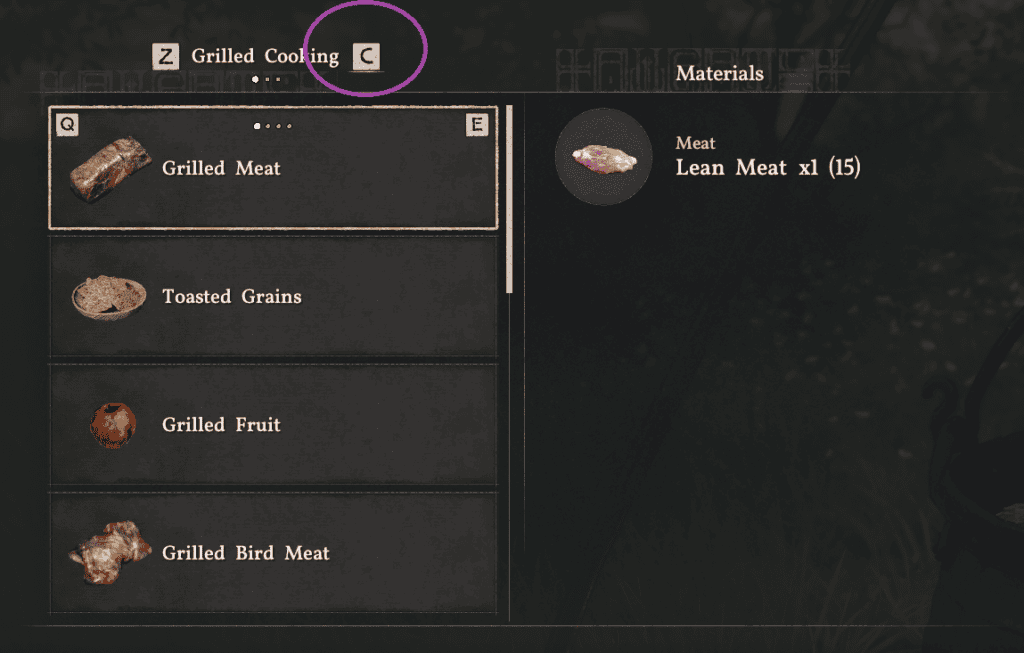Open the Grilled Bird Meat recipe
This screenshot has width=1024, height=653.
click(272, 553)
